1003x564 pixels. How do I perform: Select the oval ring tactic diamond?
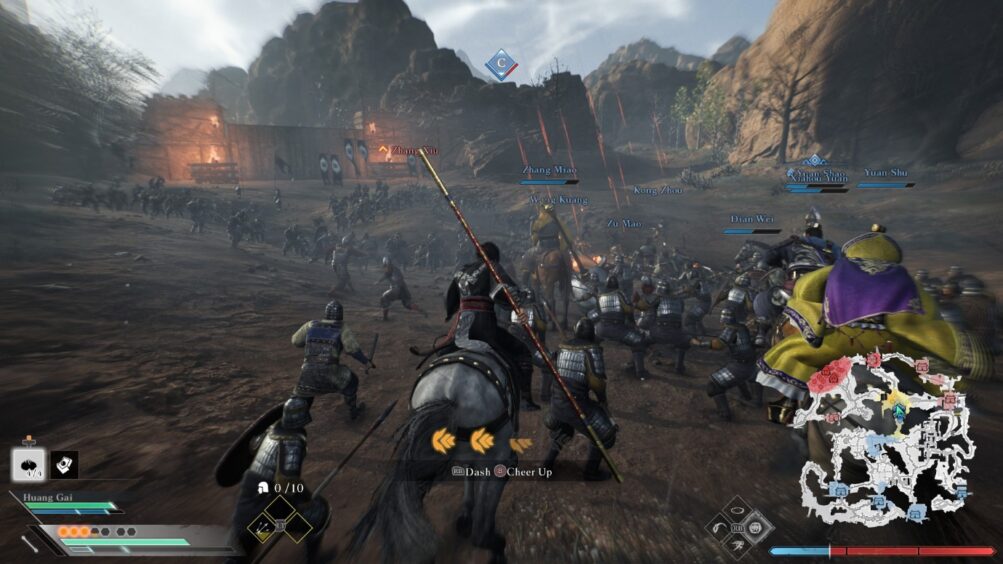tap(738, 509)
